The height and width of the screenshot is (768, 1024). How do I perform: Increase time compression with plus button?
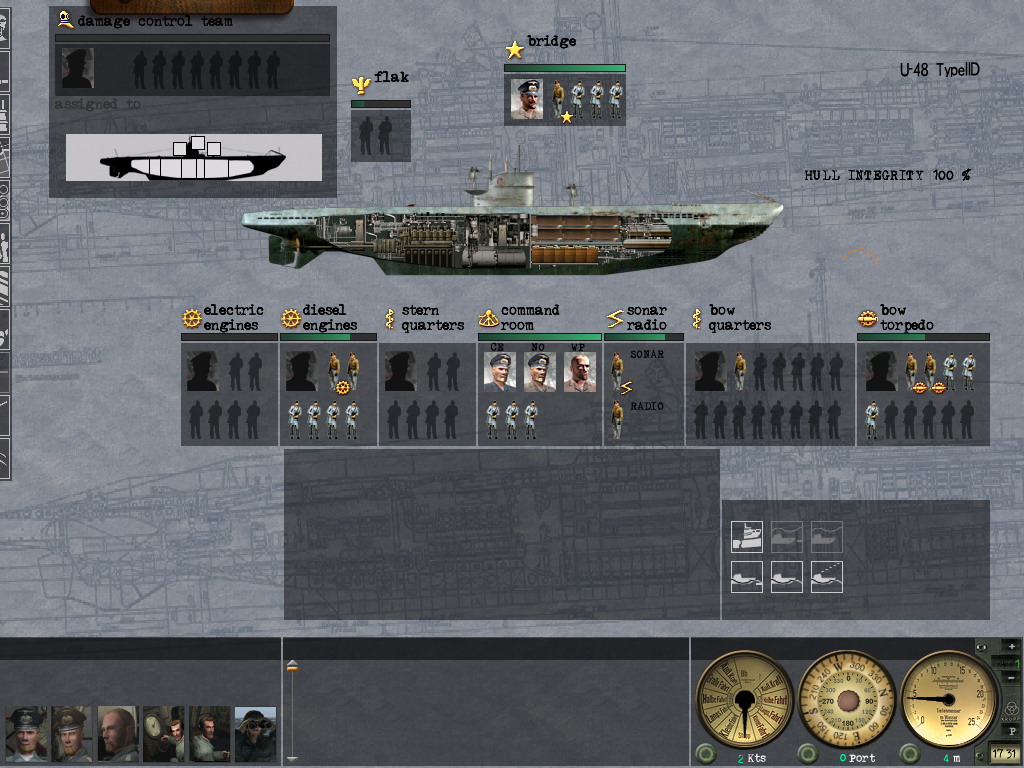pos(1012,647)
